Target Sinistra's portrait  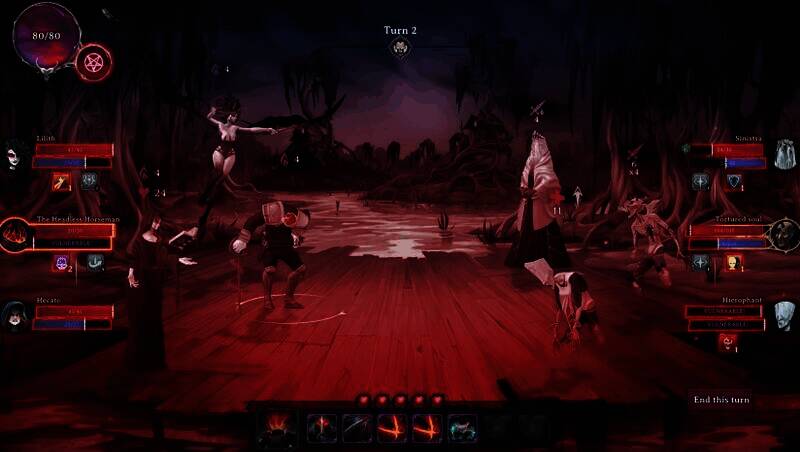pos(784,153)
